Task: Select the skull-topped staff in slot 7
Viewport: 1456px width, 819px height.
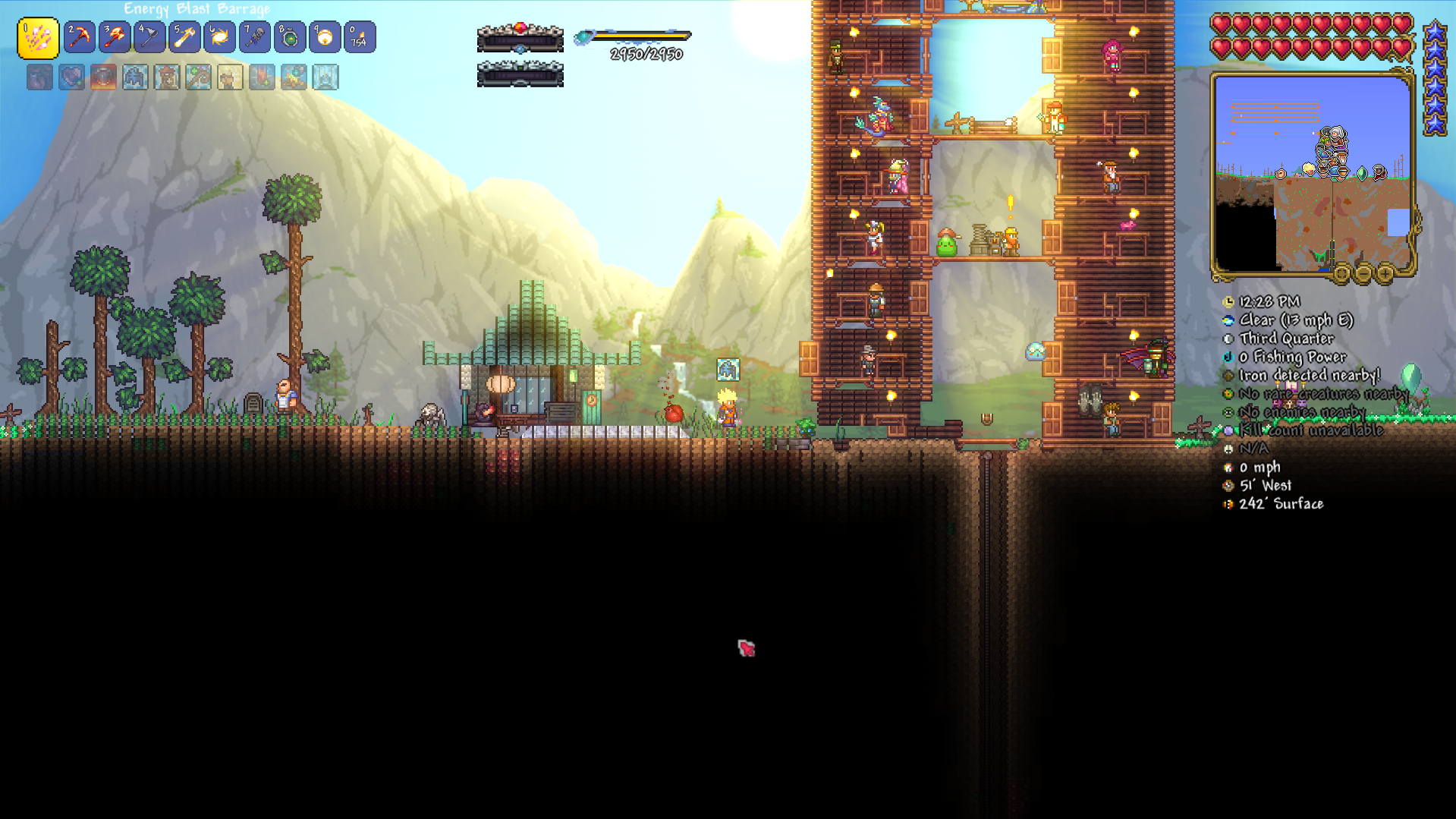Action: point(255,37)
